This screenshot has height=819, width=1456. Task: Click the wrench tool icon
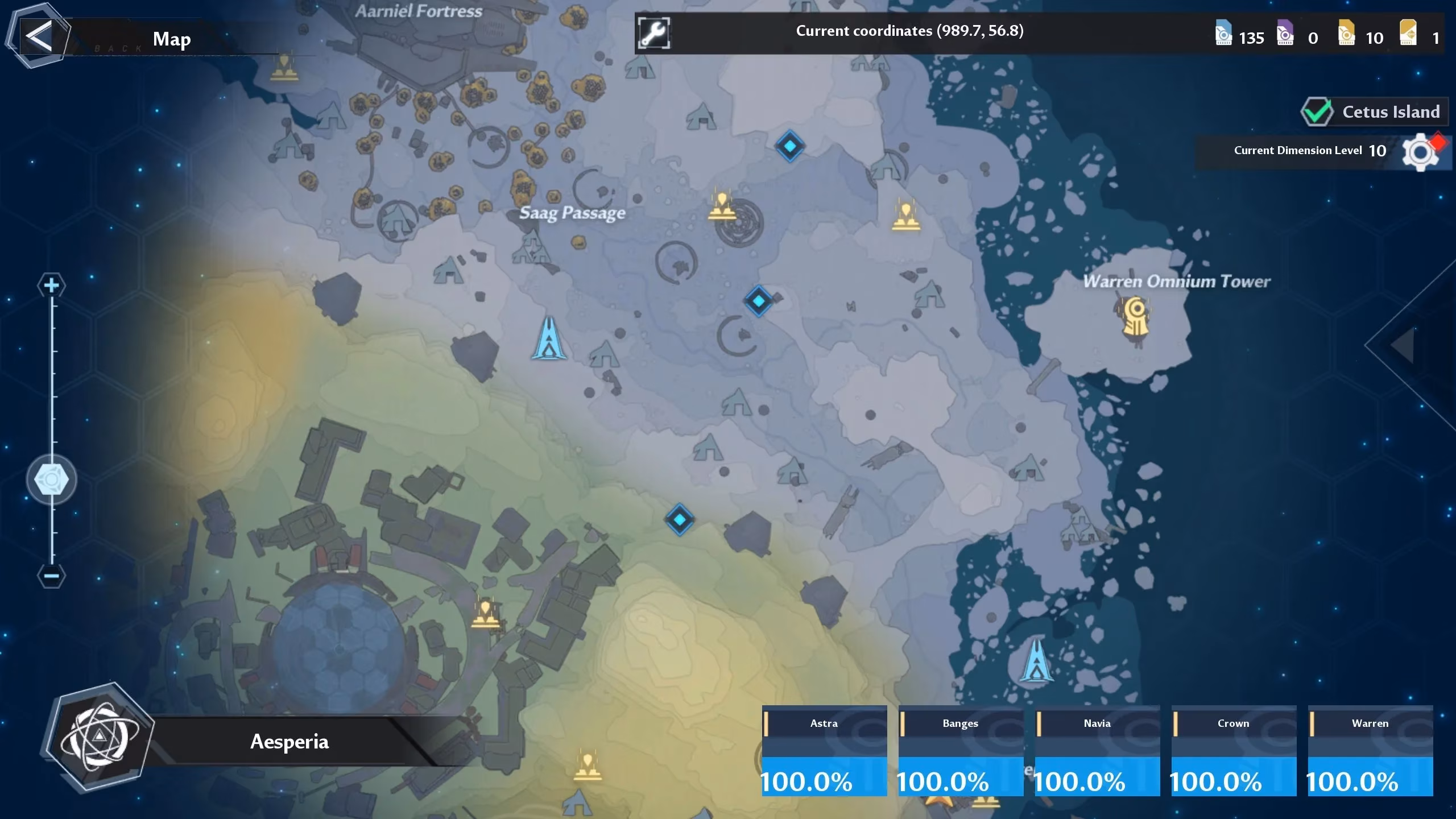click(653, 34)
